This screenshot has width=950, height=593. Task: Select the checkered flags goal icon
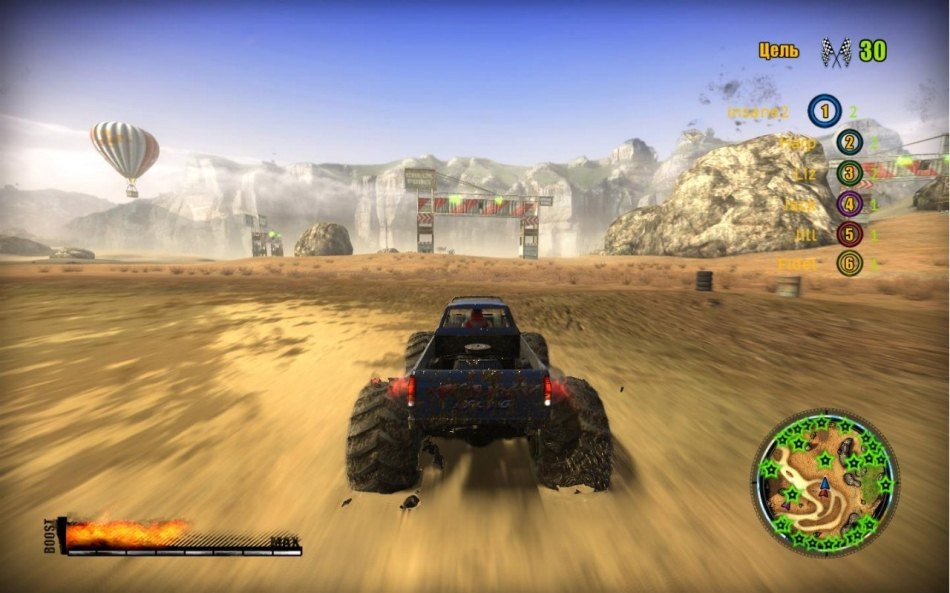pyautogui.click(x=835, y=52)
